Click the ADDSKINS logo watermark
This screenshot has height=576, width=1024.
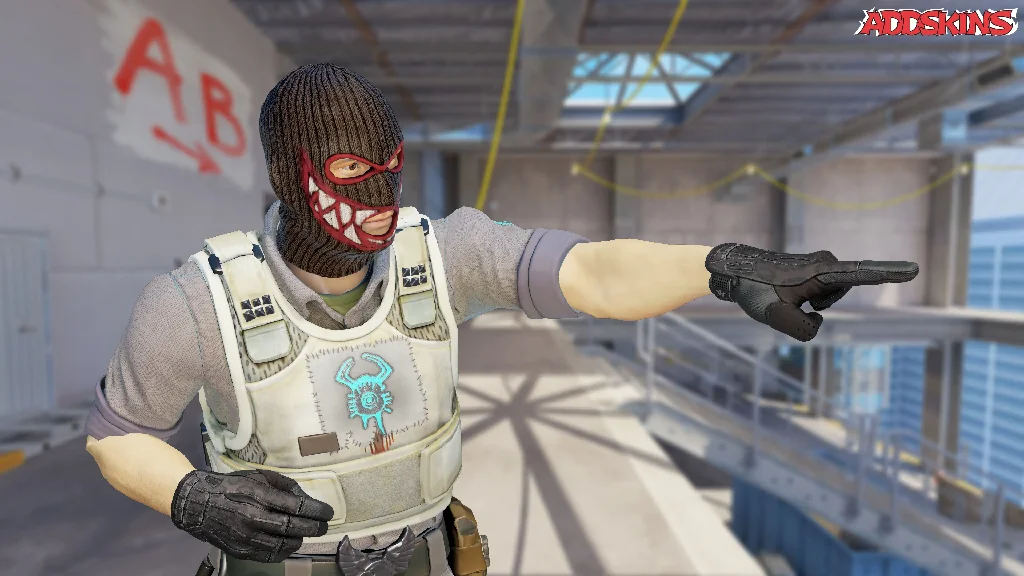936,23
